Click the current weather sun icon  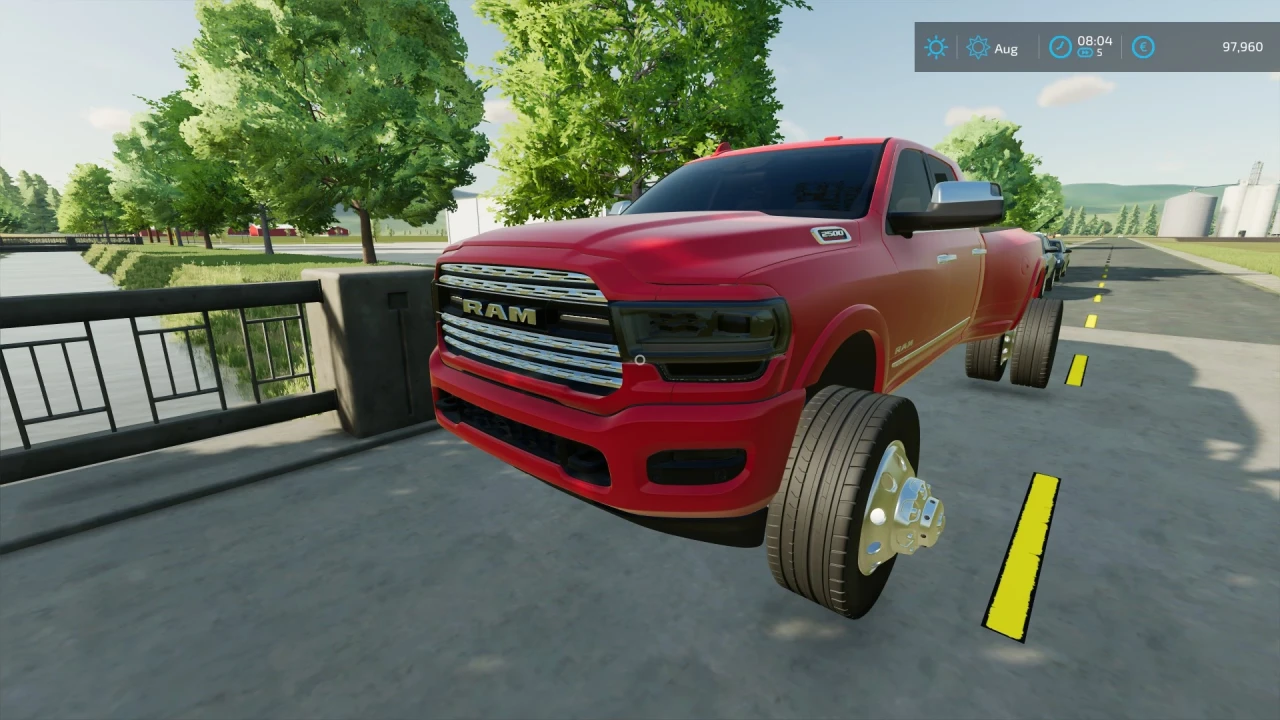pyautogui.click(x=936, y=48)
